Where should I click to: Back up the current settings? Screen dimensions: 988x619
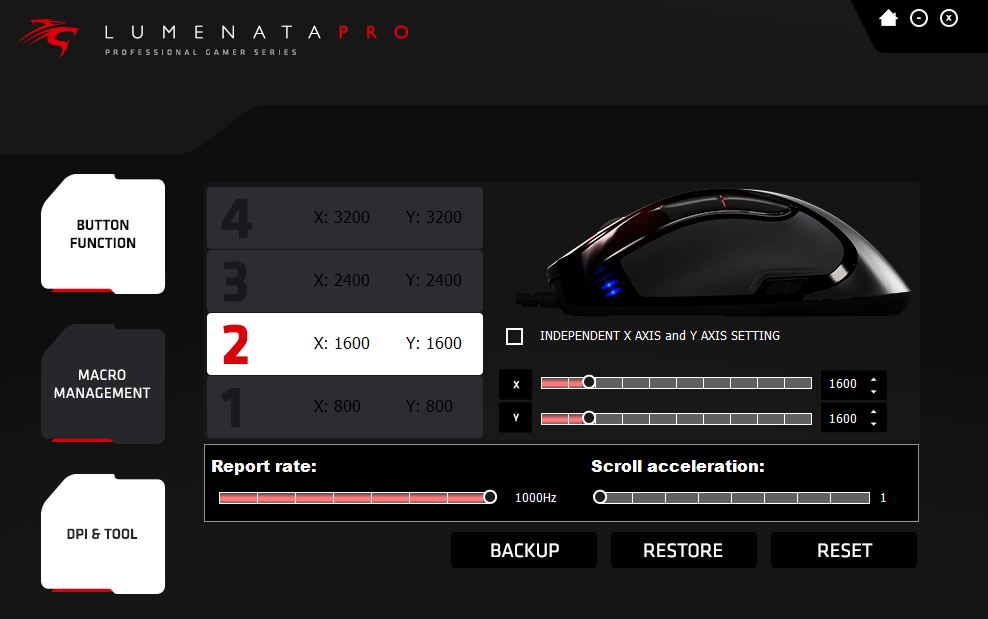click(x=524, y=550)
